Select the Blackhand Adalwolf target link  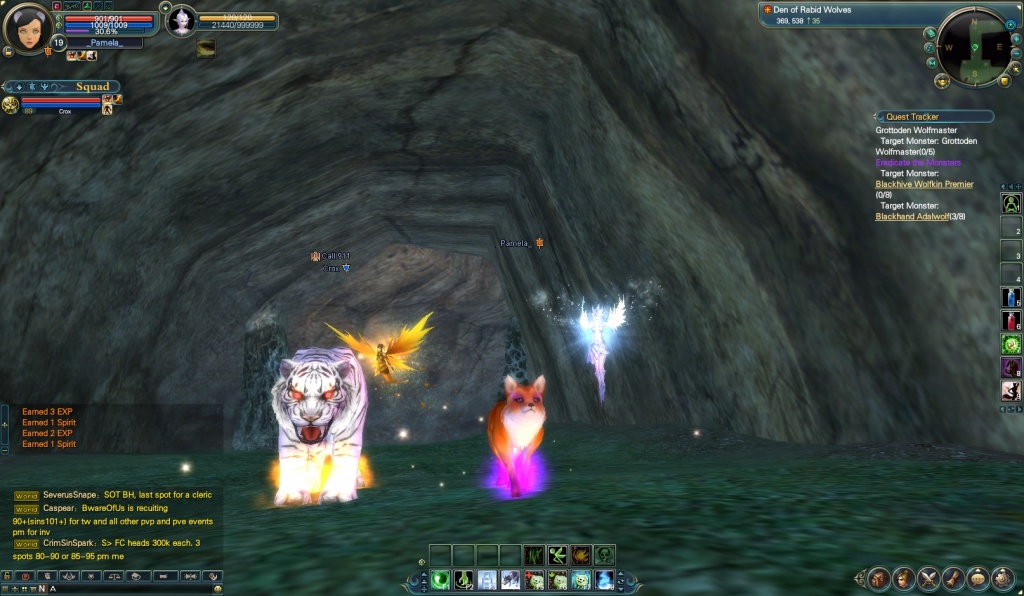tap(910, 217)
